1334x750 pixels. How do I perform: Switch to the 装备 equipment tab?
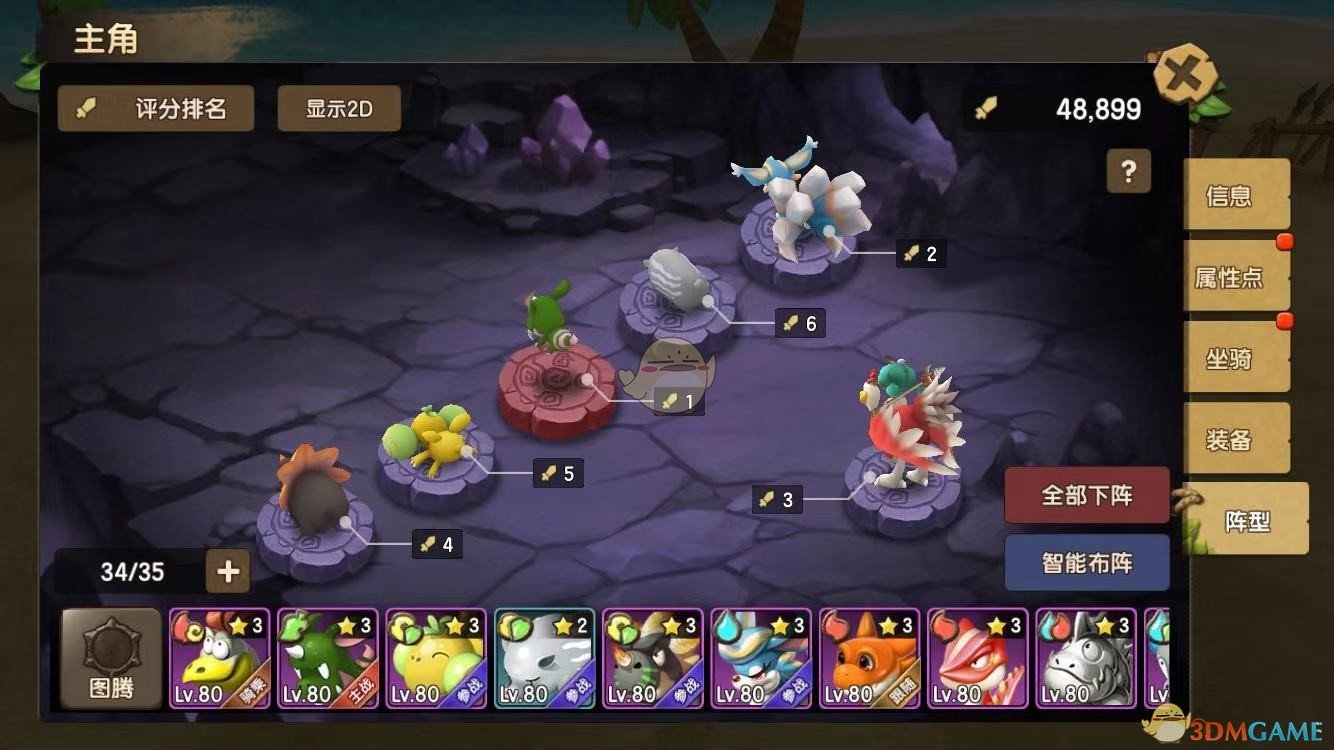tap(1235, 438)
